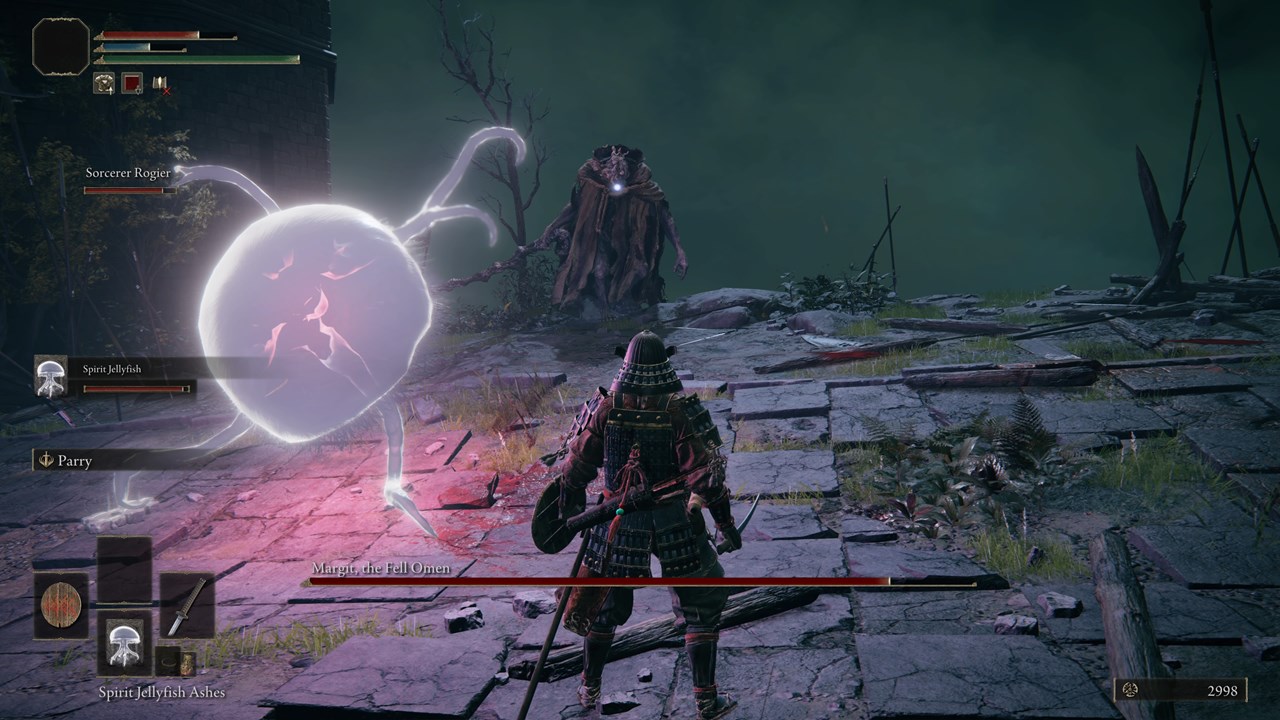The width and height of the screenshot is (1280, 720).
Task: Click the Spirit Jellyfish summon portrait
Action: [x=51, y=376]
